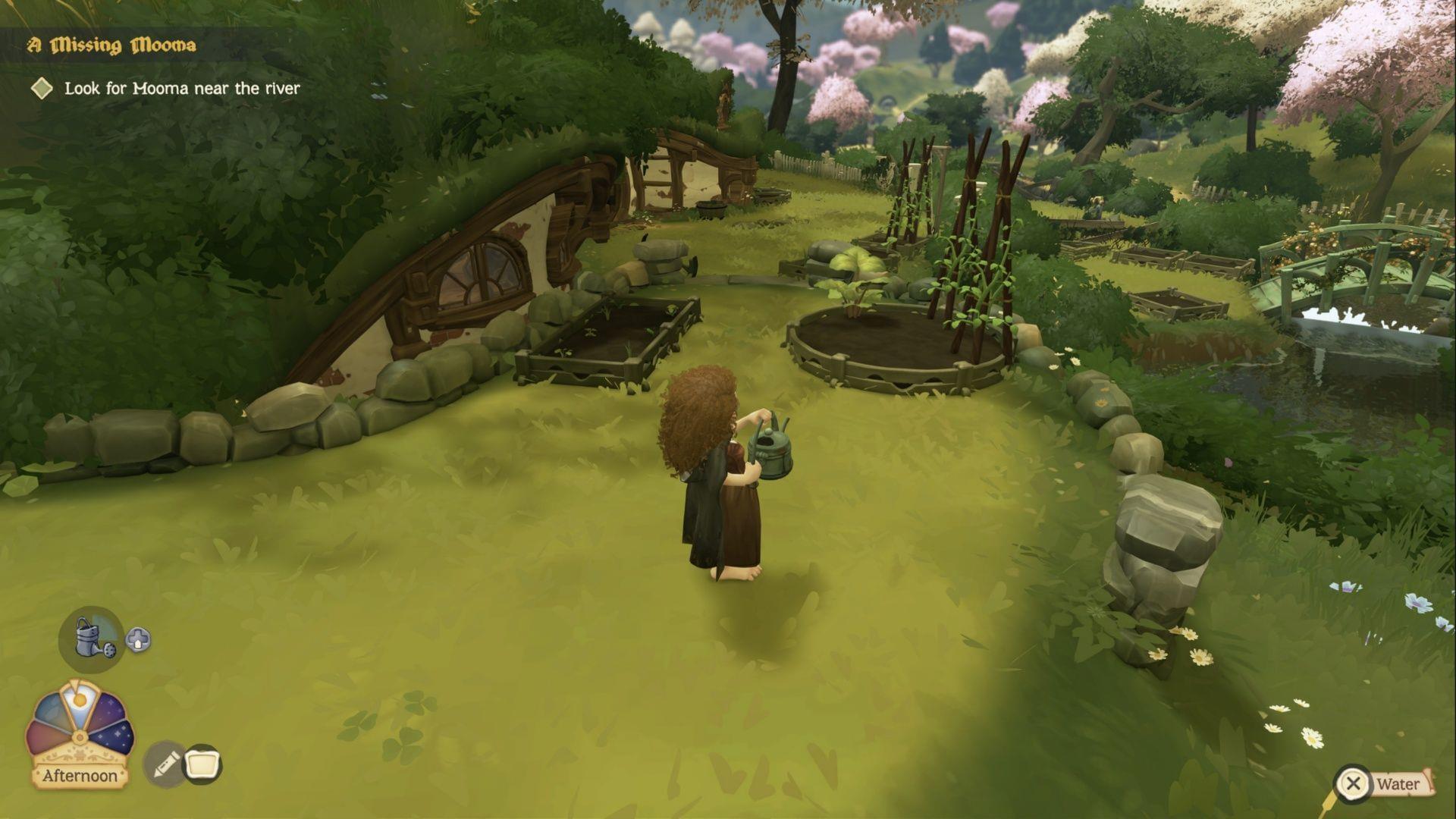Click the Look for Mooma near the river text
Image resolution: width=1456 pixels, height=819 pixels.
coord(180,88)
